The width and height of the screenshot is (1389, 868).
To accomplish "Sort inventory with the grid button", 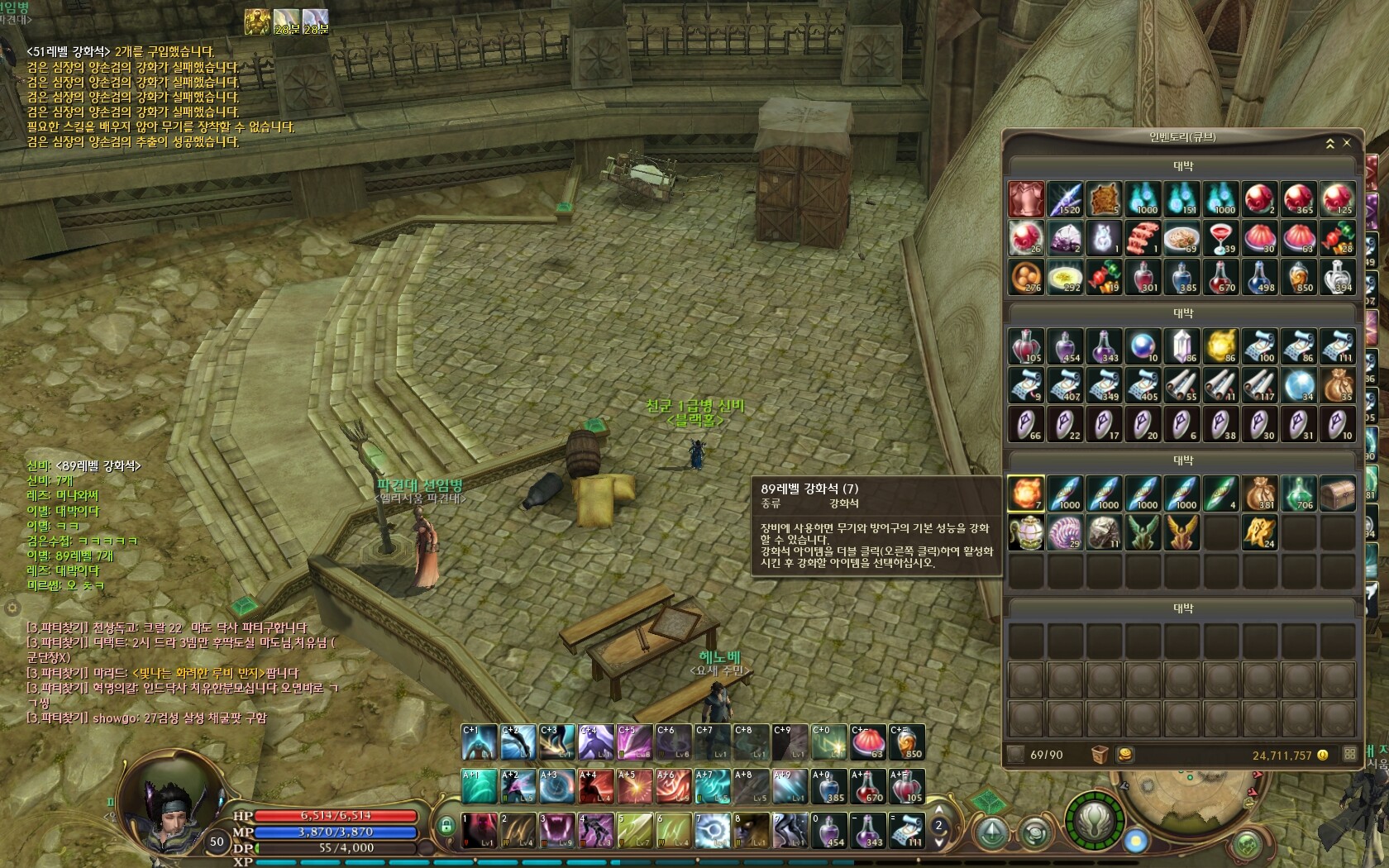I will (x=1350, y=754).
